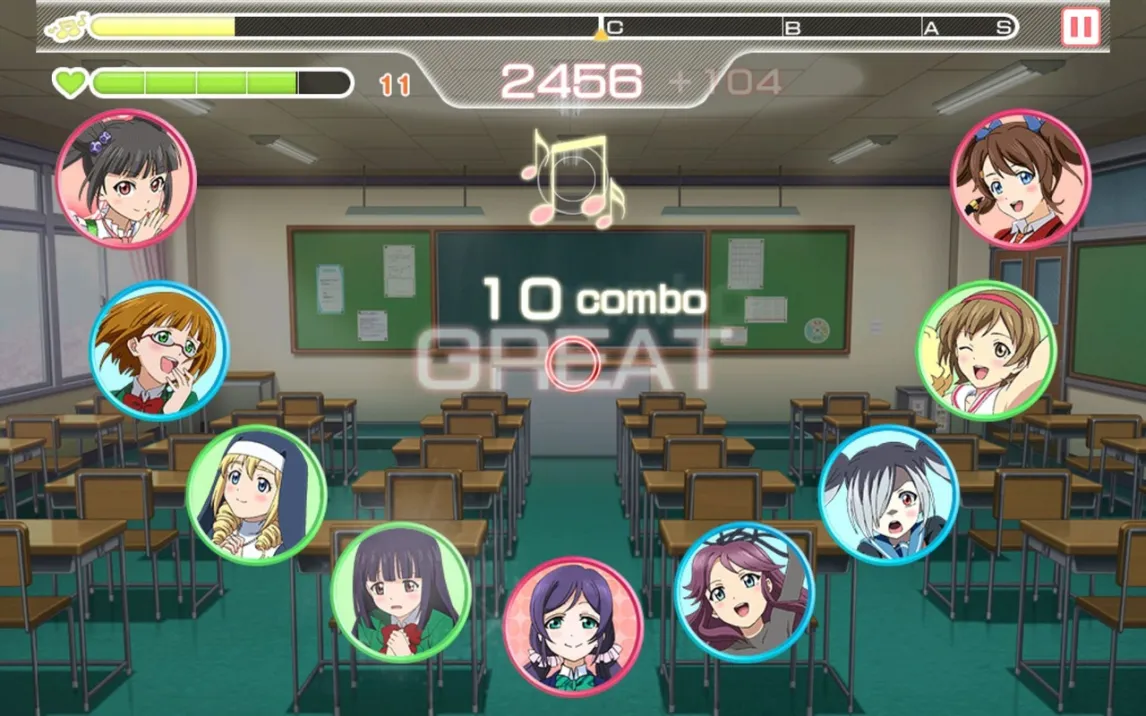The width and height of the screenshot is (1146, 716).
Task: Tap the winking girl with pink headband
Action: (986, 350)
